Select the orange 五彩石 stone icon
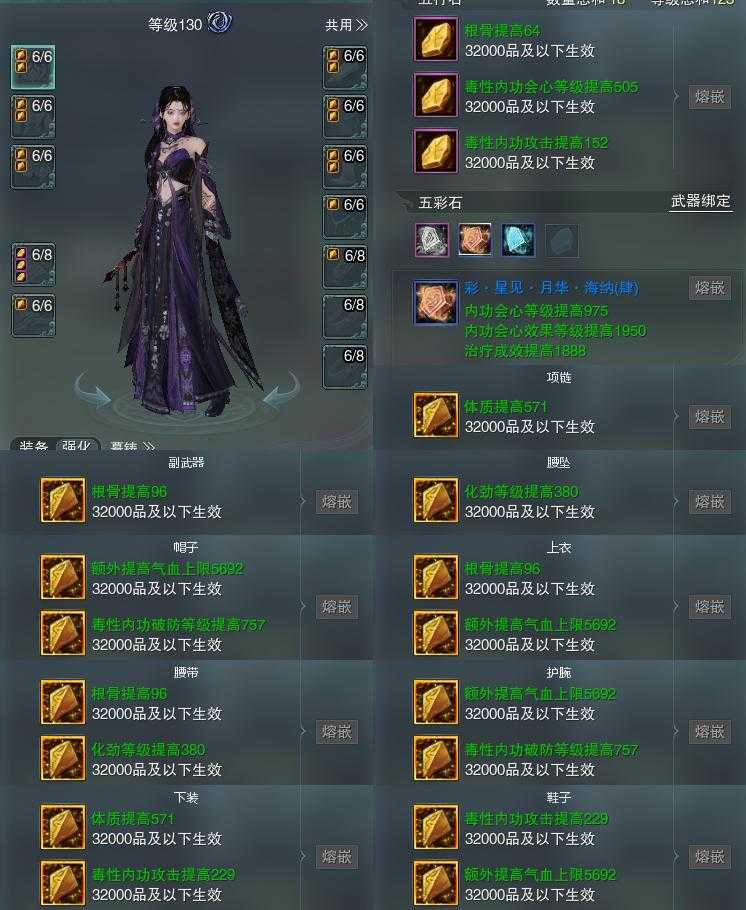The image size is (746, 910). click(x=475, y=240)
